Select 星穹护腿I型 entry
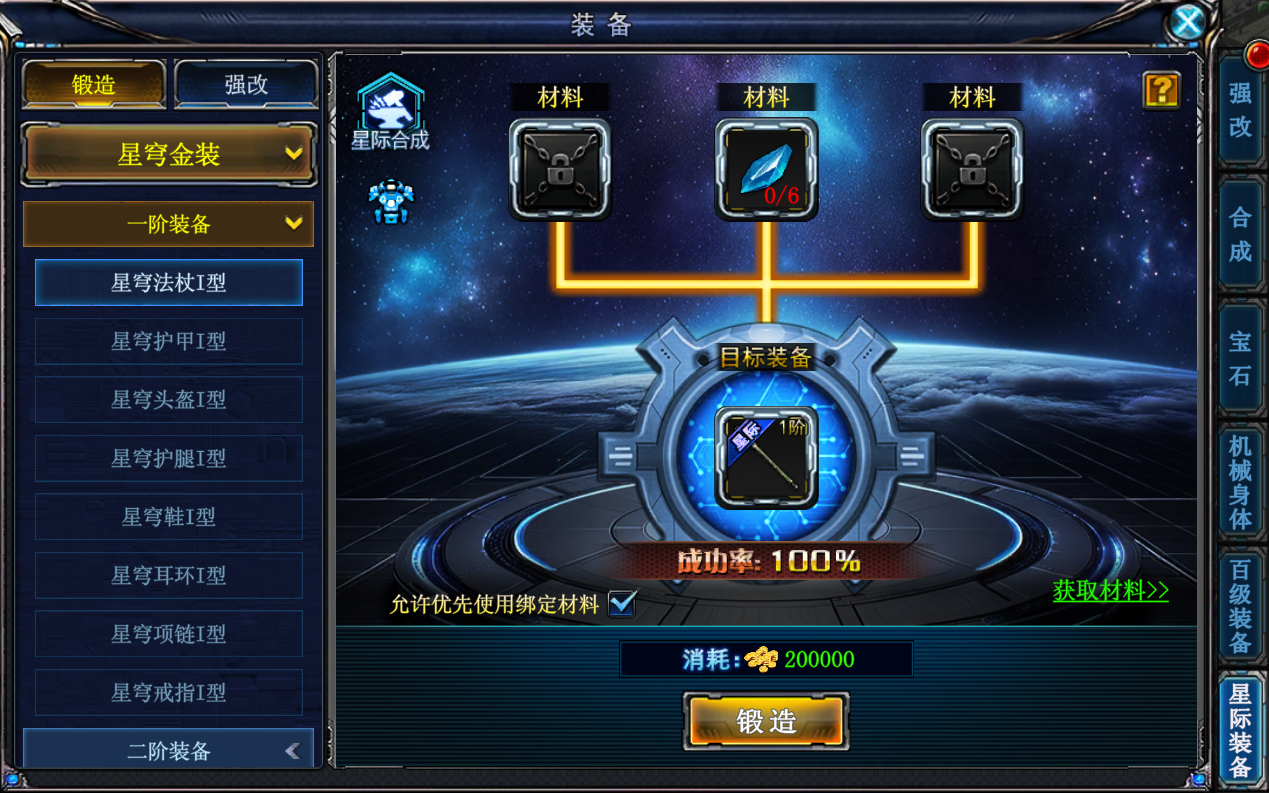Screen dimensions: 1269x793 (x=168, y=458)
